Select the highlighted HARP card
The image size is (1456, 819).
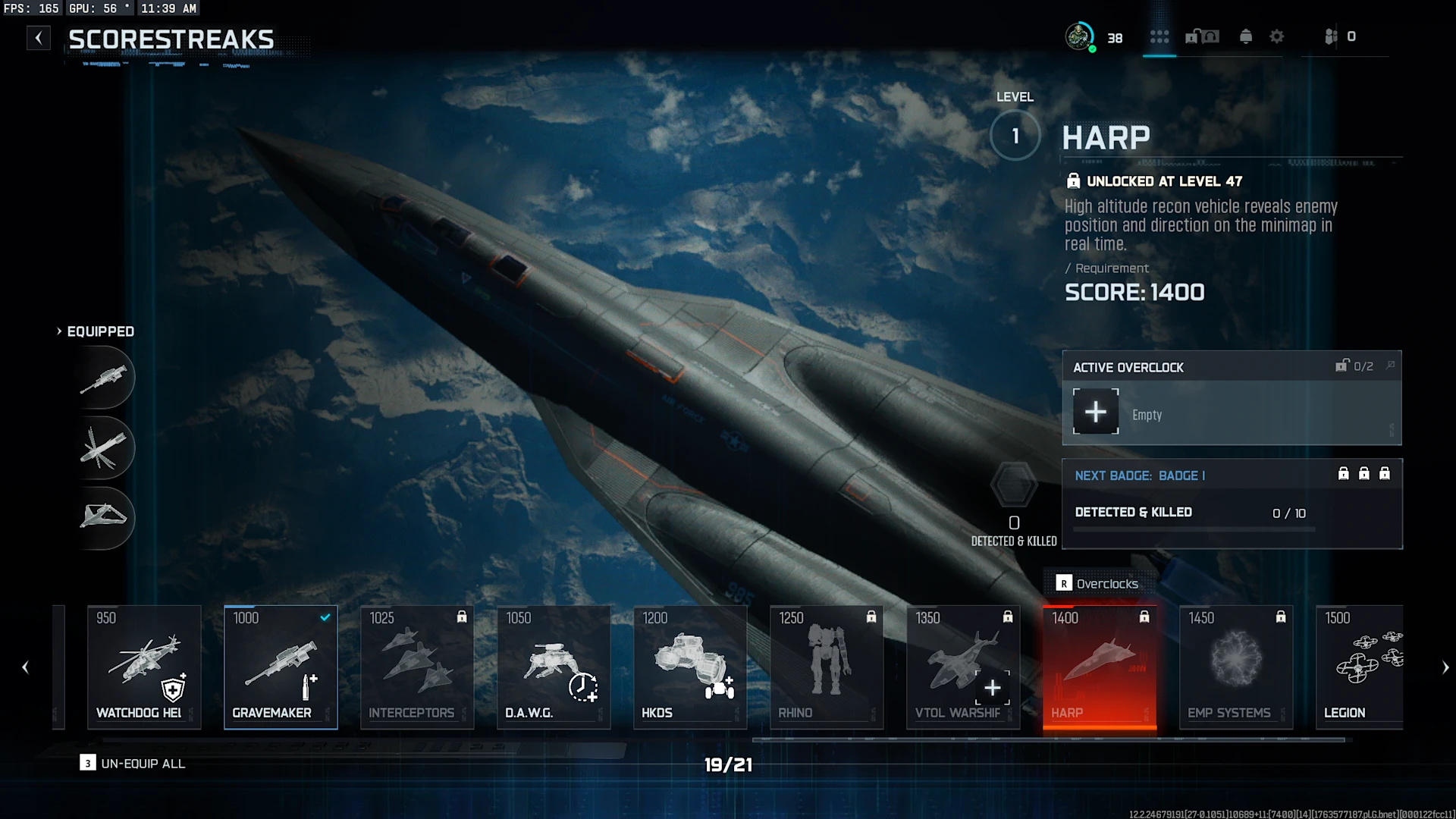(1100, 667)
